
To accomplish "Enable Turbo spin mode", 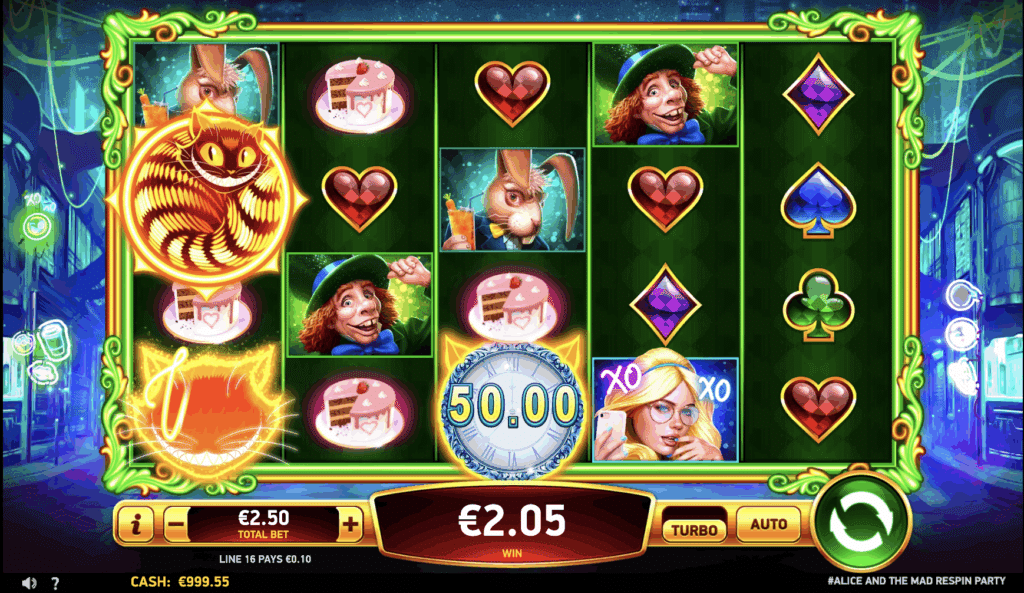I will coord(694,528).
